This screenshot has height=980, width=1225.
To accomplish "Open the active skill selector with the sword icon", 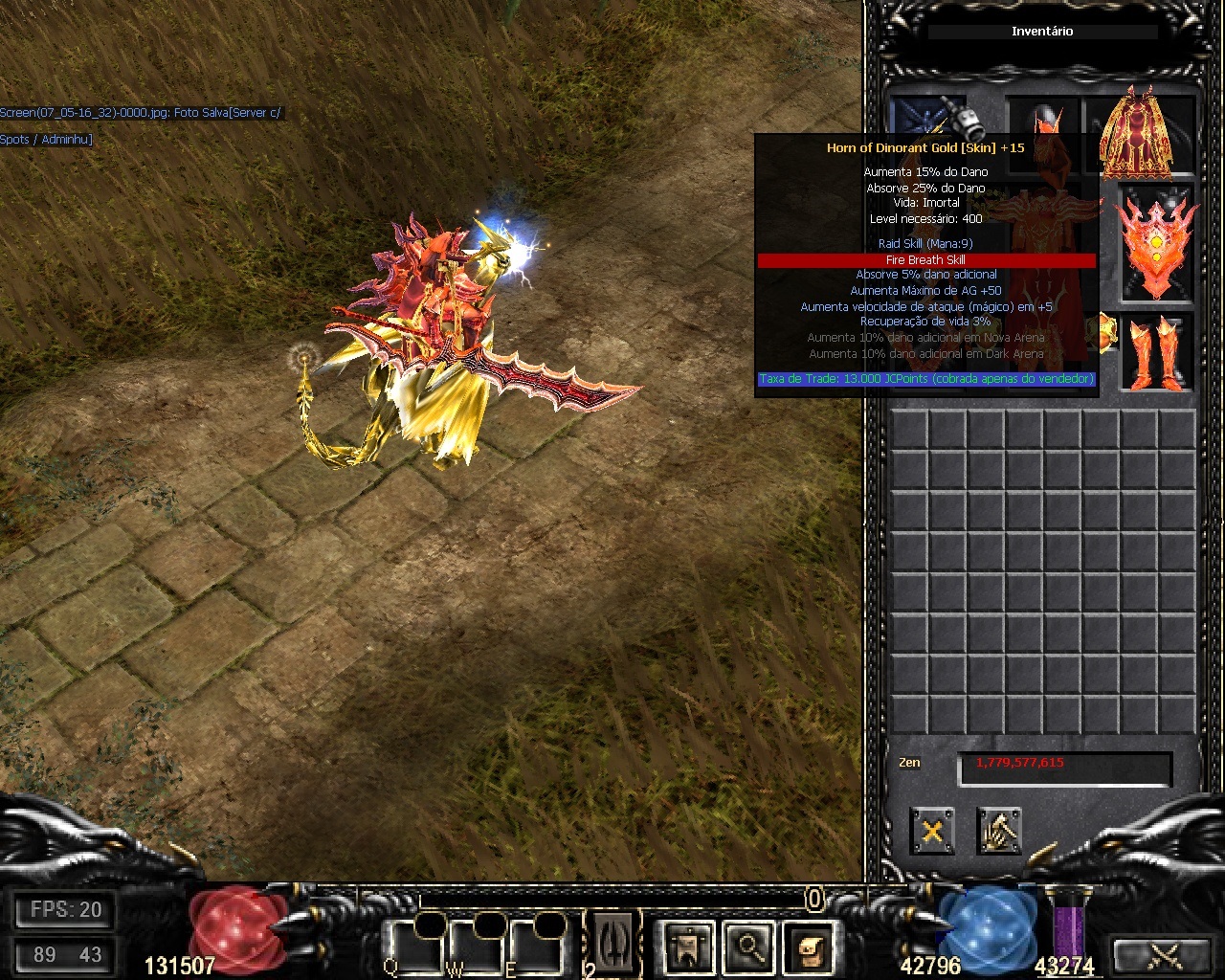I will point(613,944).
